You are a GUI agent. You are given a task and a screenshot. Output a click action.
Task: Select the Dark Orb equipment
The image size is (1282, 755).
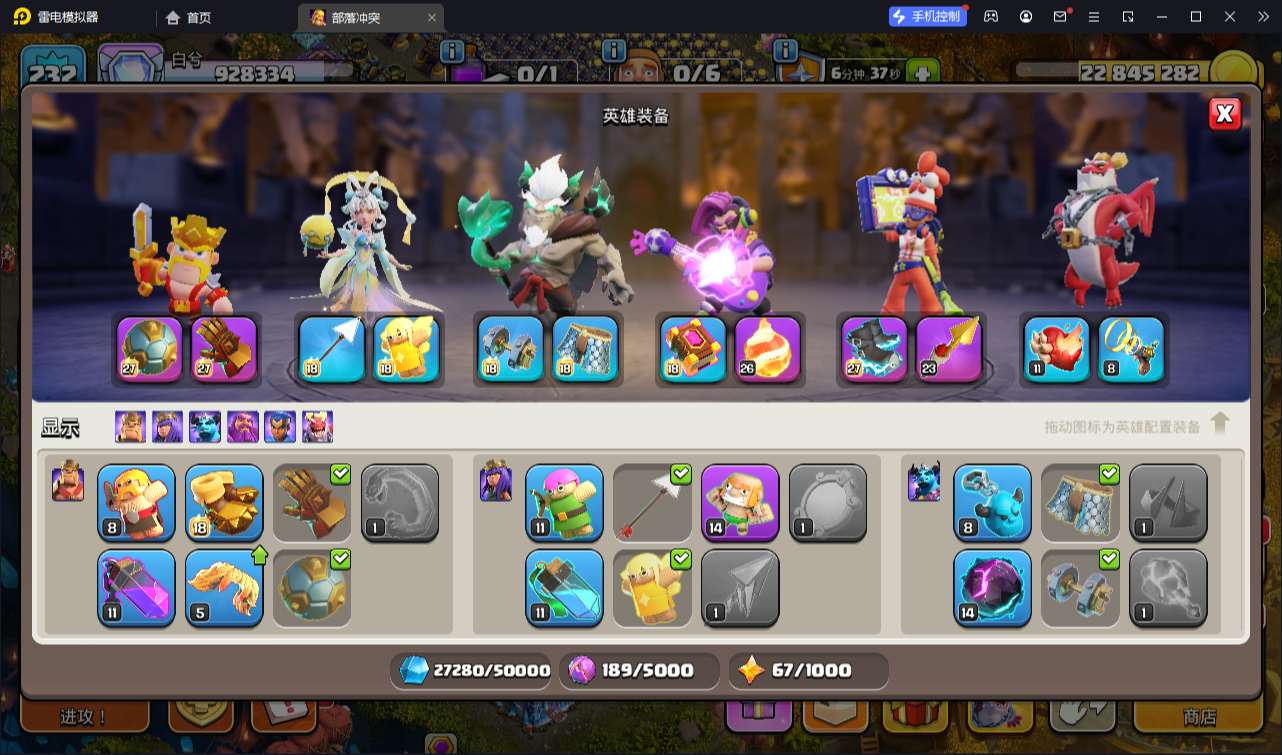coord(992,588)
